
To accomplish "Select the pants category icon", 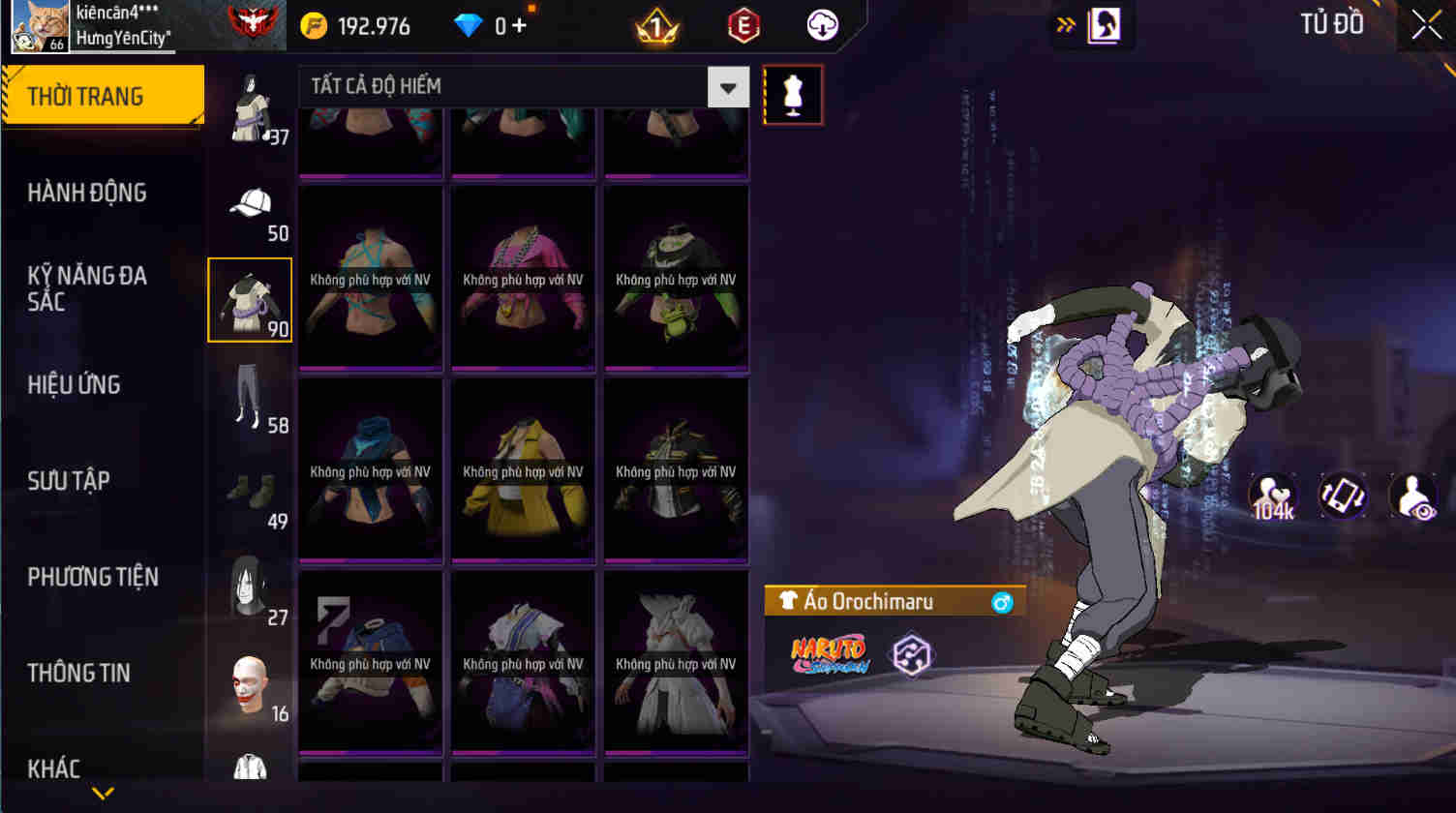I will (250, 402).
